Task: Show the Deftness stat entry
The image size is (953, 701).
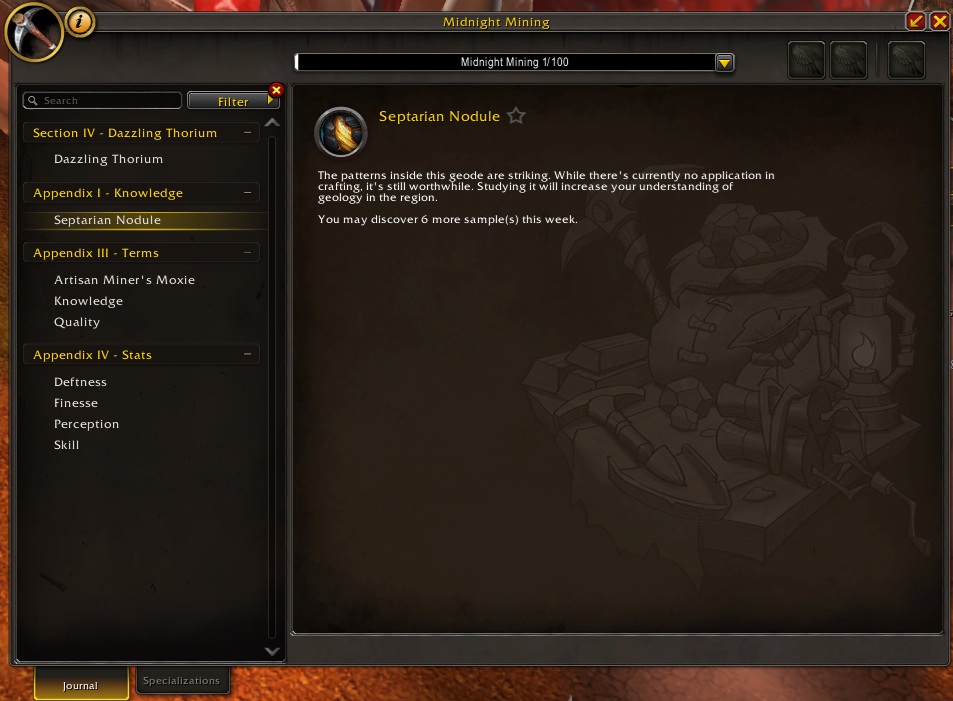Action: [80, 382]
